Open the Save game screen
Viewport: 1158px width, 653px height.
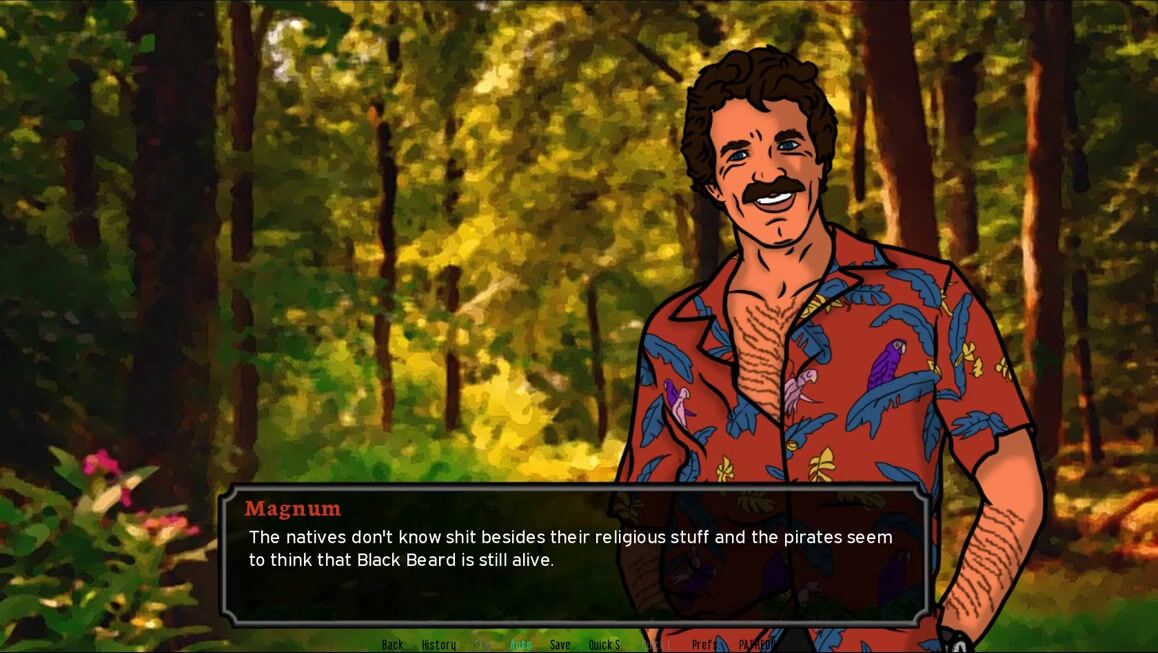pos(560,645)
